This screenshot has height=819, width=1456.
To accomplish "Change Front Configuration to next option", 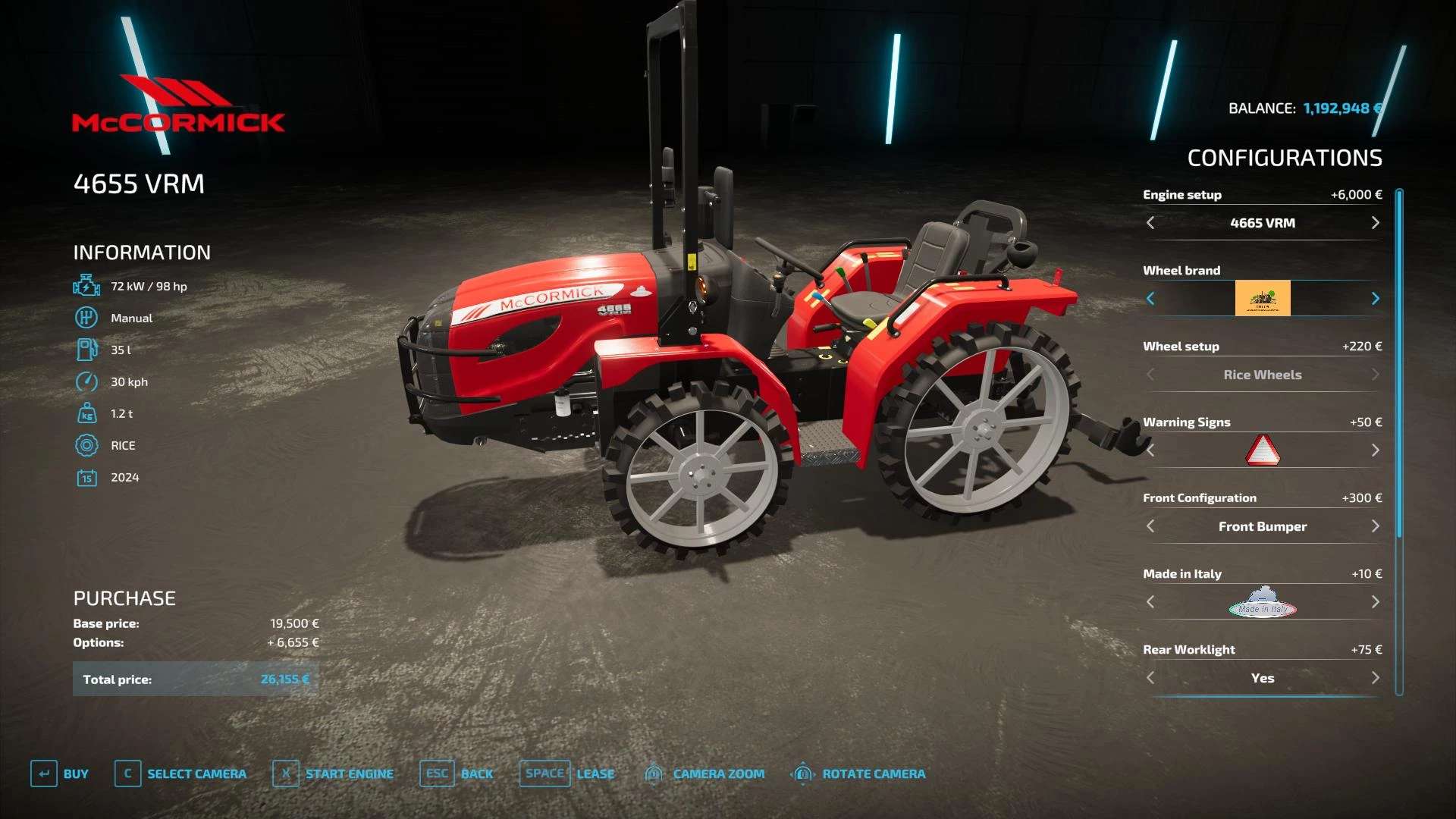I will pyautogui.click(x=1375, y=526).
